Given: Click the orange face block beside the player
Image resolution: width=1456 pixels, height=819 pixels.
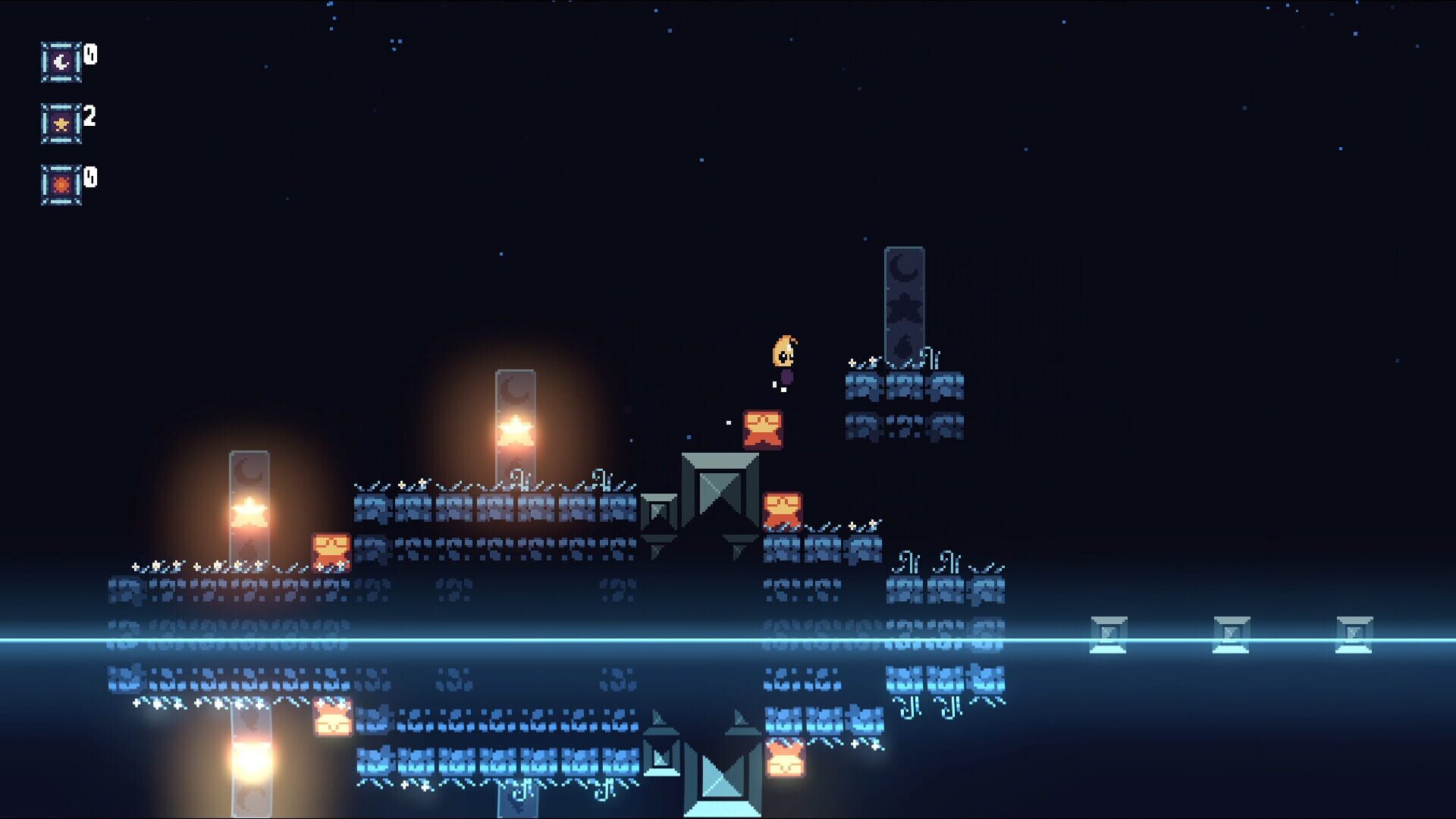Looking at the screenshot, I should [x=762, y=428].
